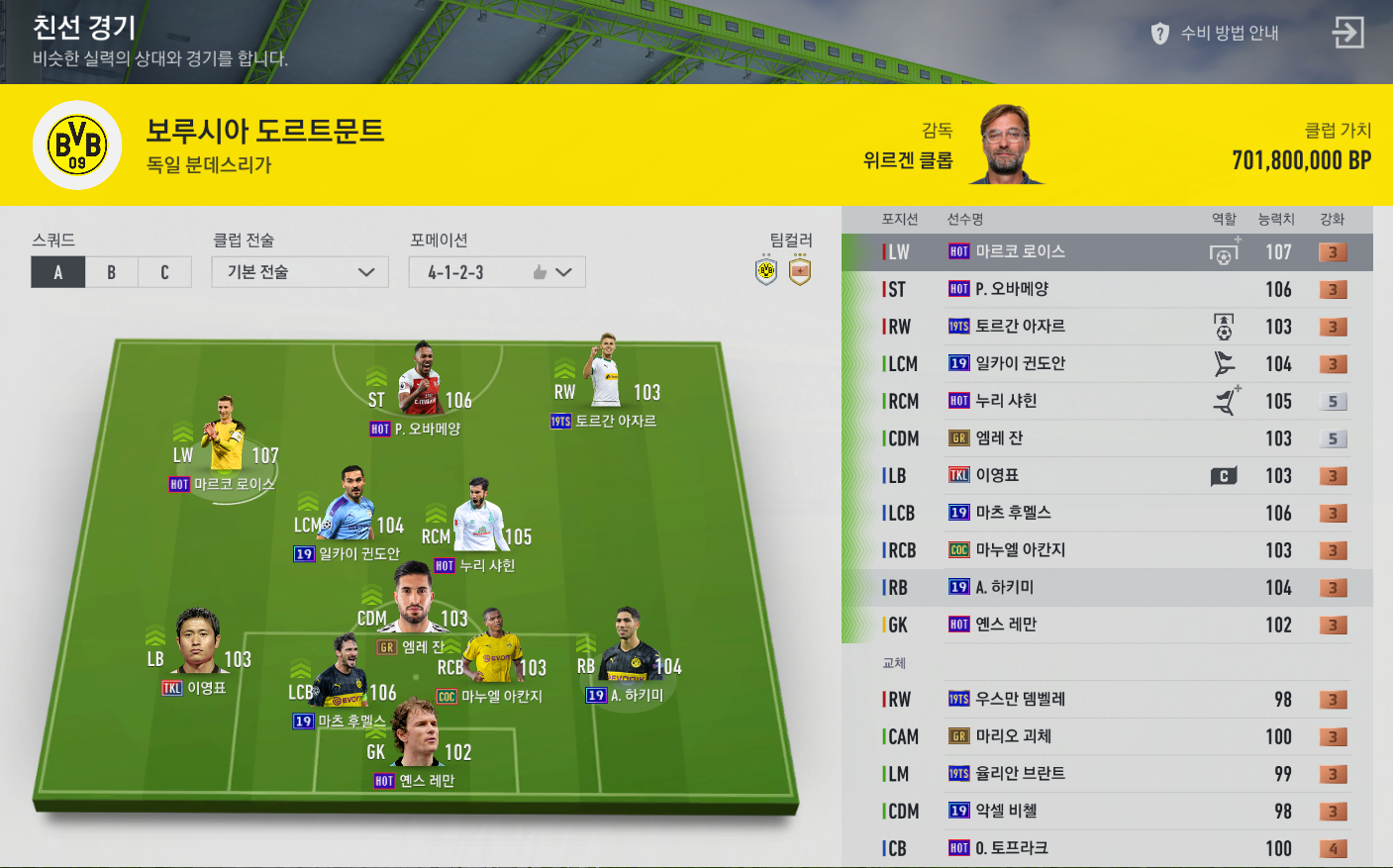
Task: Select goalkeeper 옌스 레만 on the pitch
Action: click(417, 737)
